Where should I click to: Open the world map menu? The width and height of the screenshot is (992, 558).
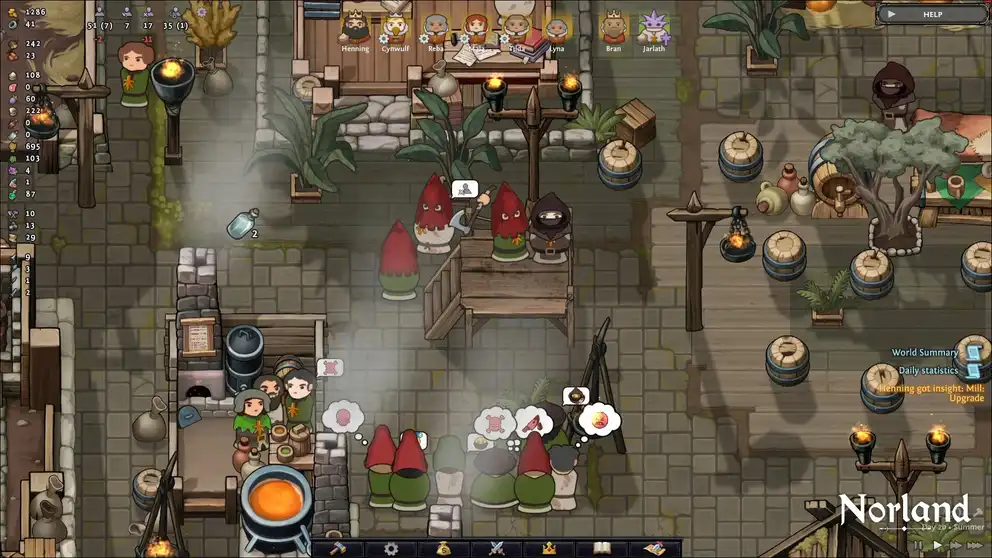pos(655,548)
